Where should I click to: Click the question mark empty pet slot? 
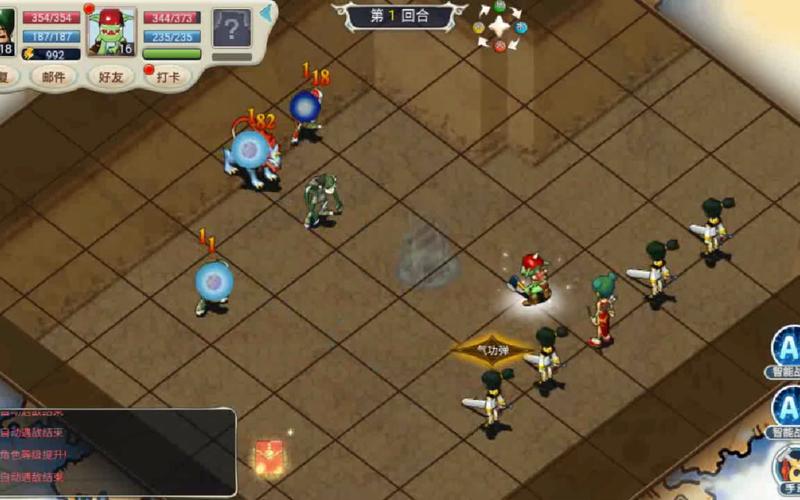point(232,29)
